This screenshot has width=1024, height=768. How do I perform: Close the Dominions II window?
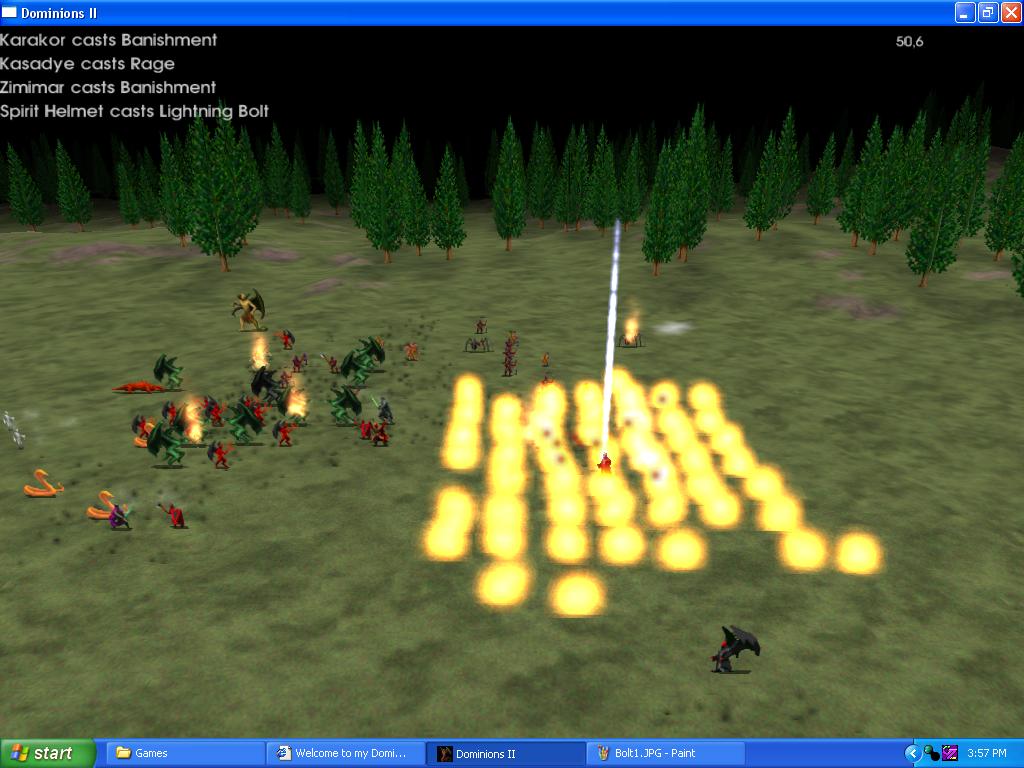pos(1010,12)
